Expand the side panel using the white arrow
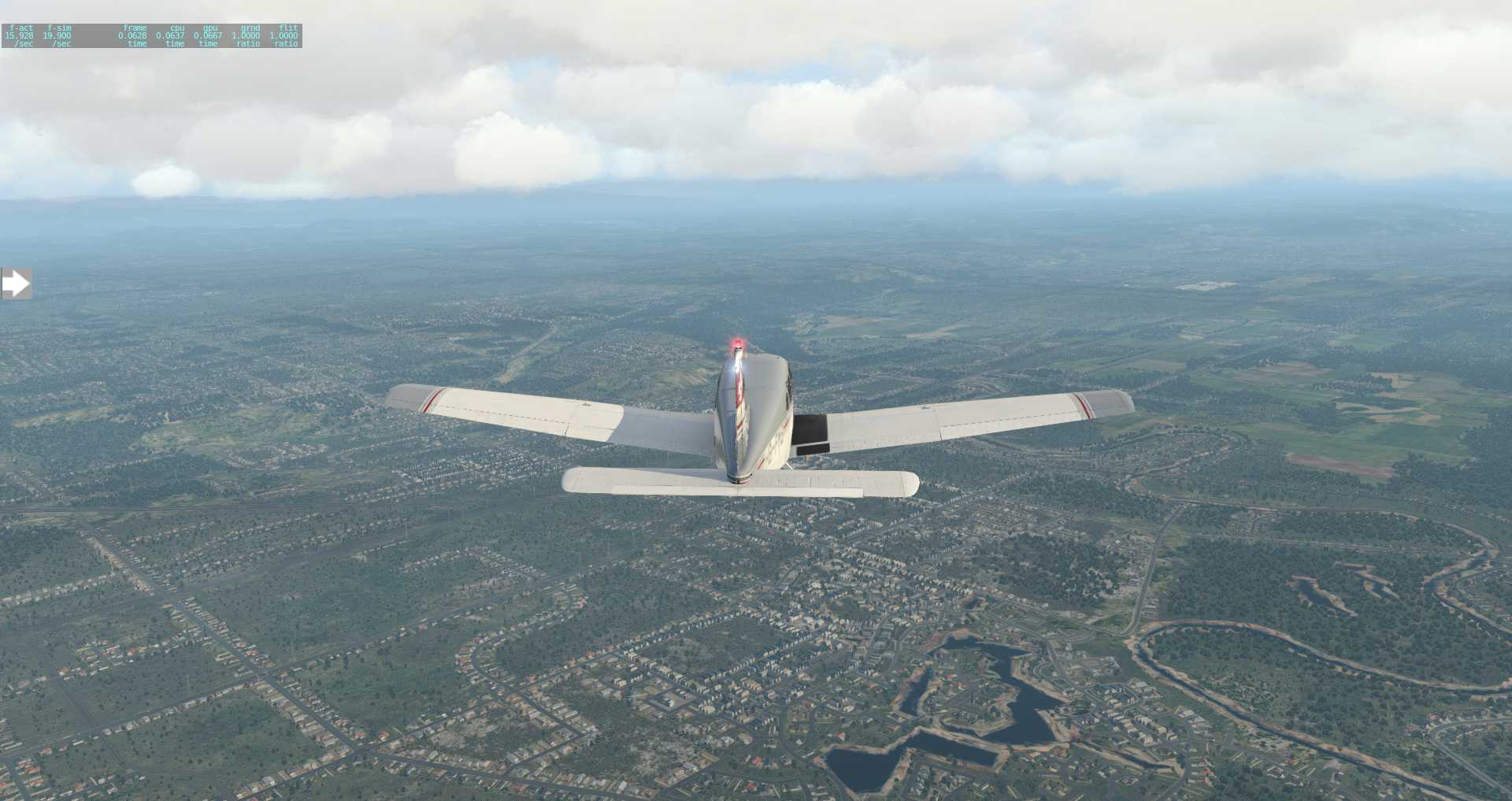 pyautogui.click(x=16, y=284)
